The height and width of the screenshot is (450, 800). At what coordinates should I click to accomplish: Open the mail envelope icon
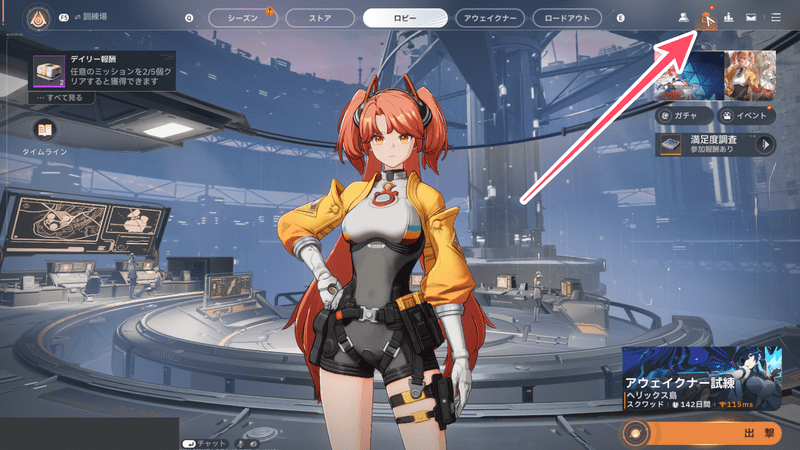[750, 18]
